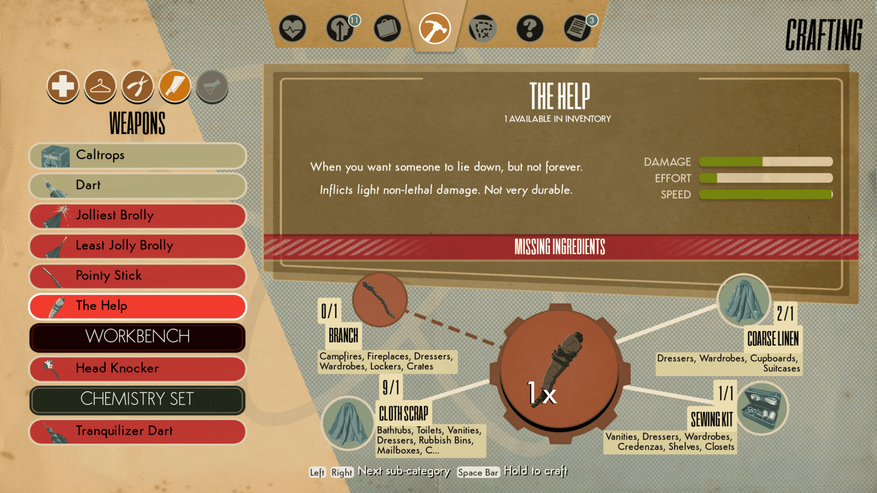The image size is (877, 493).
Task: Choose the Tranquilizer Dart recipe
Action: pyautogui.click(x=138, y=432)
